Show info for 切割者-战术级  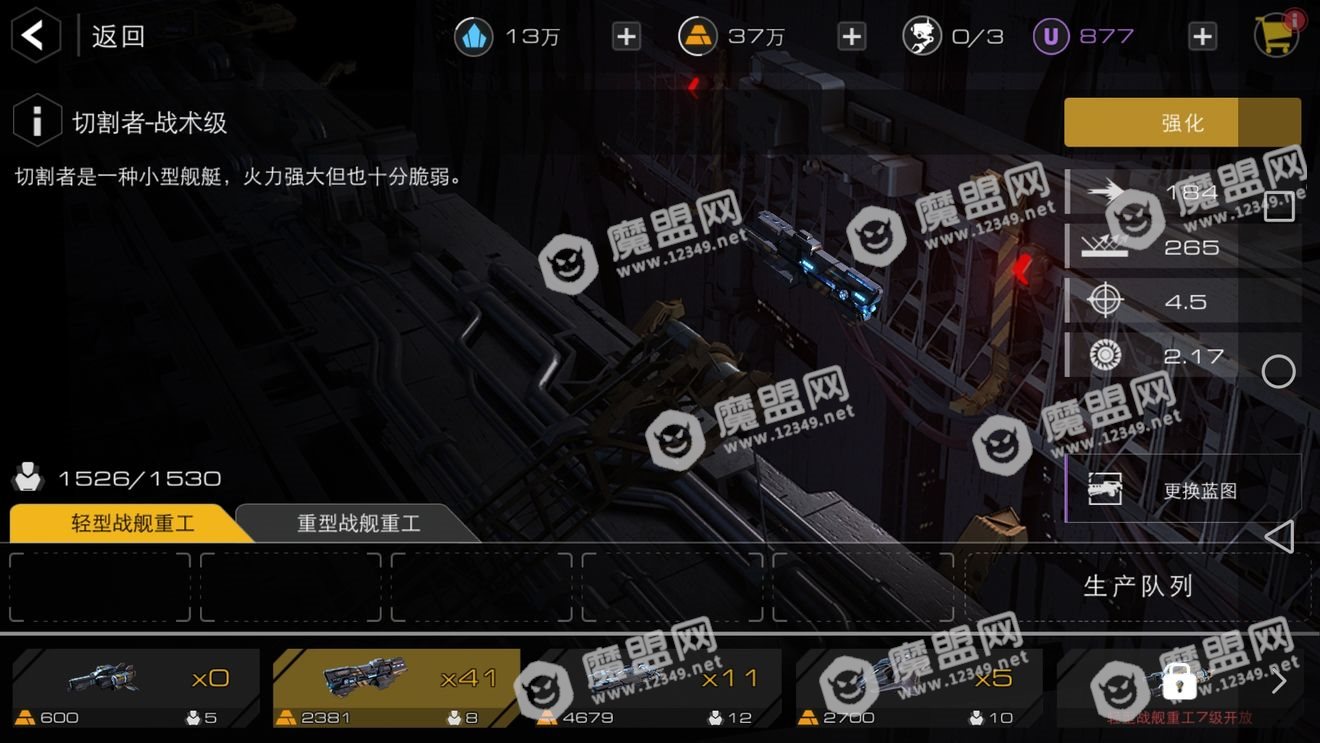(37, 122)
